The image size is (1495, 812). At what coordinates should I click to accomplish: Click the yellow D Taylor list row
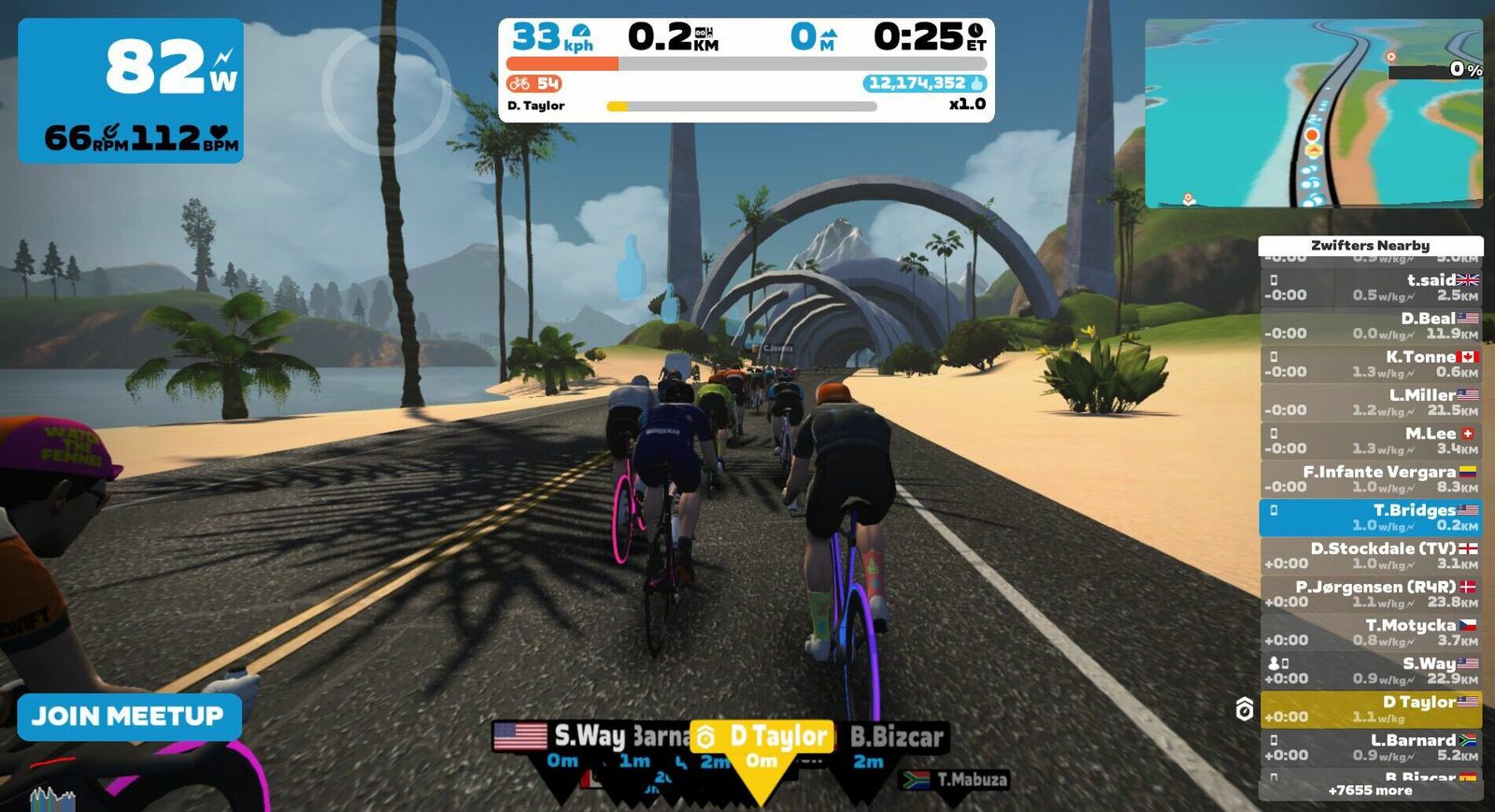[1370, 708]
